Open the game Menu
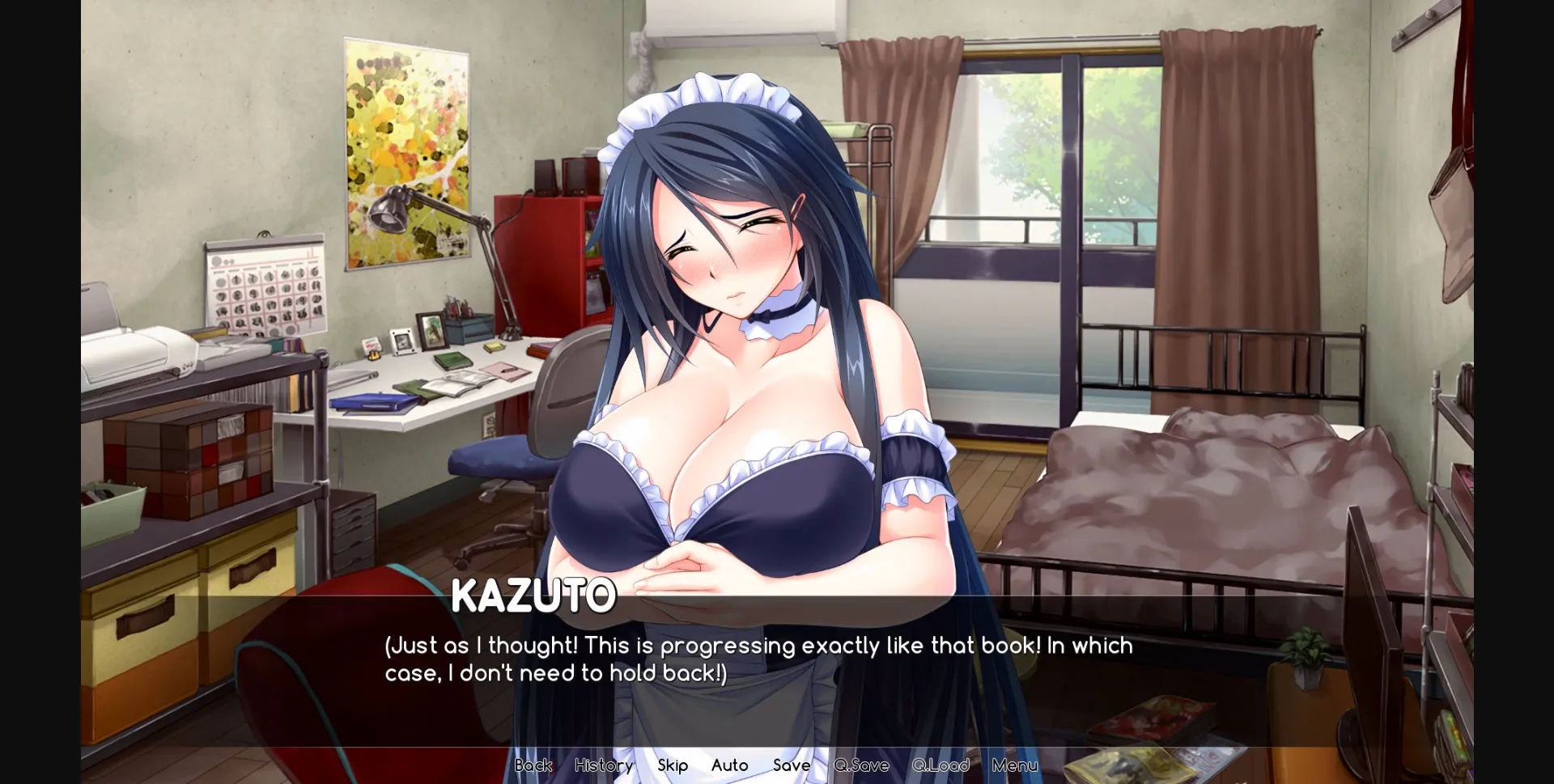This screenshot has width=1554, height=784. click(x=1014, y=765)
